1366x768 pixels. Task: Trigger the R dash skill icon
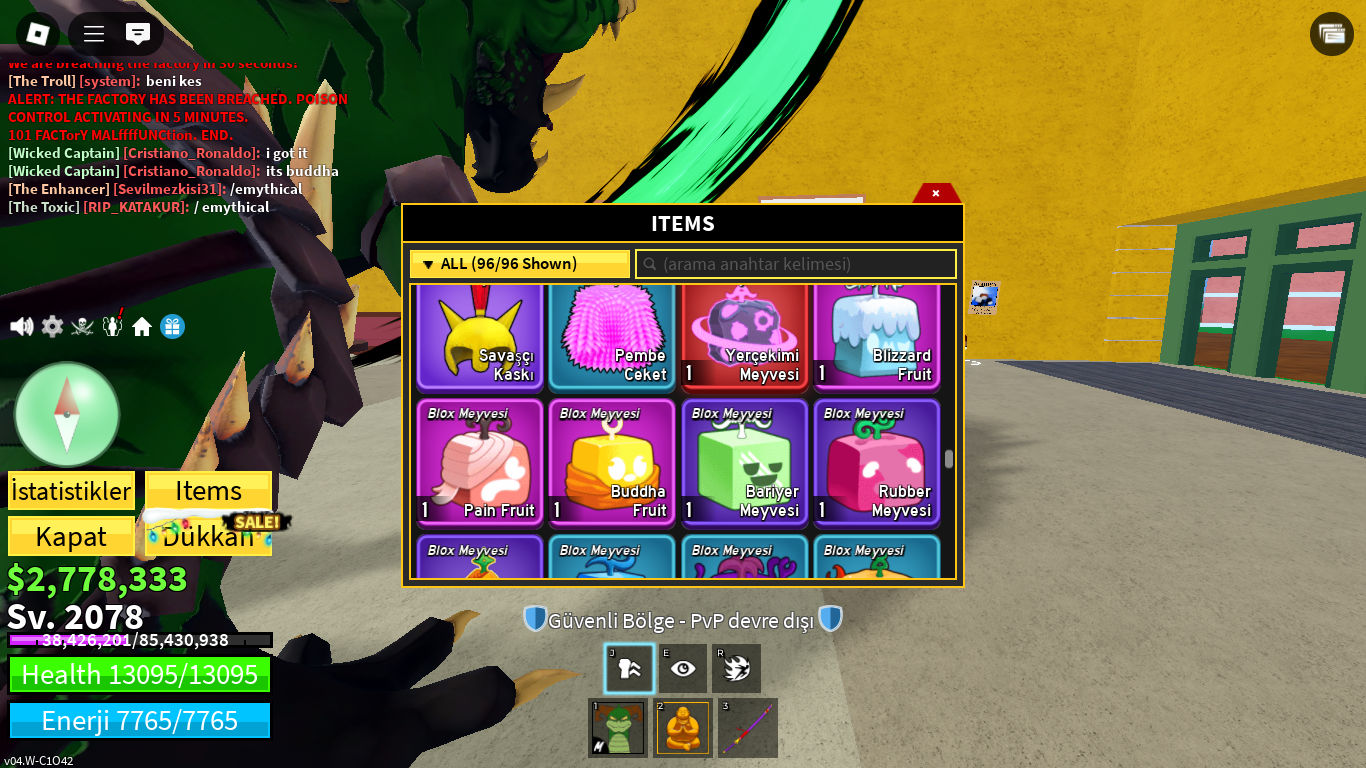[x=737, y=668]
